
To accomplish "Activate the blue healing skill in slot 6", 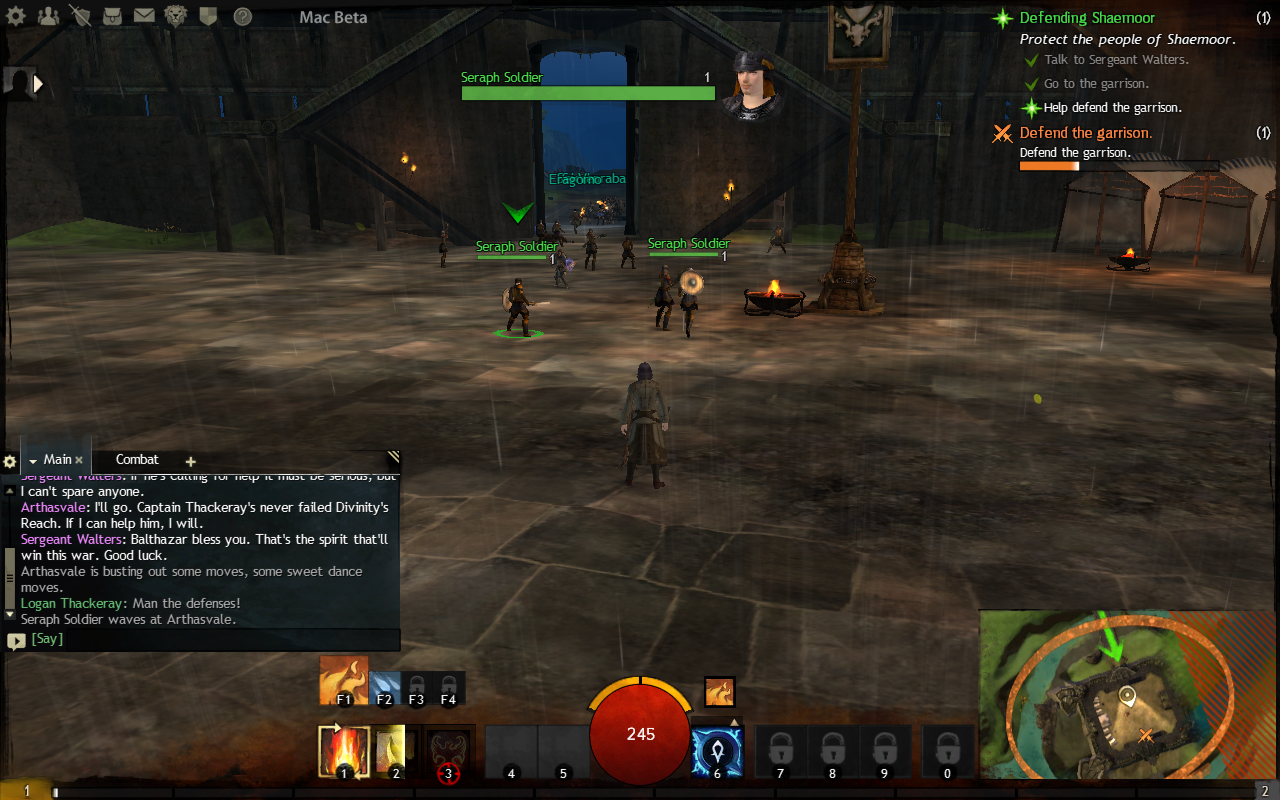I will click(717, 751).
